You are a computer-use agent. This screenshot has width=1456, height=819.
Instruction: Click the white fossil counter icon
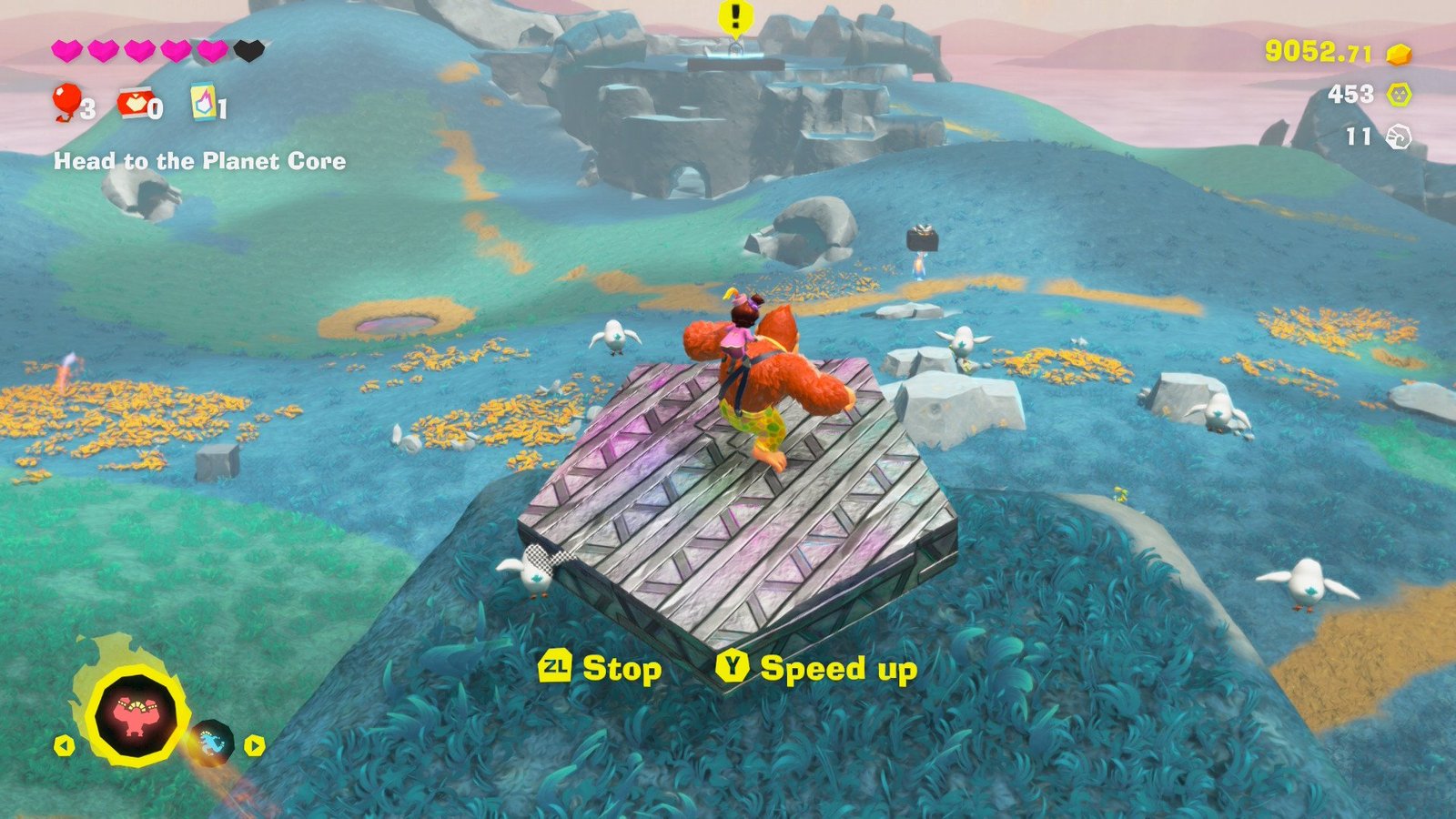point(1398,137)
